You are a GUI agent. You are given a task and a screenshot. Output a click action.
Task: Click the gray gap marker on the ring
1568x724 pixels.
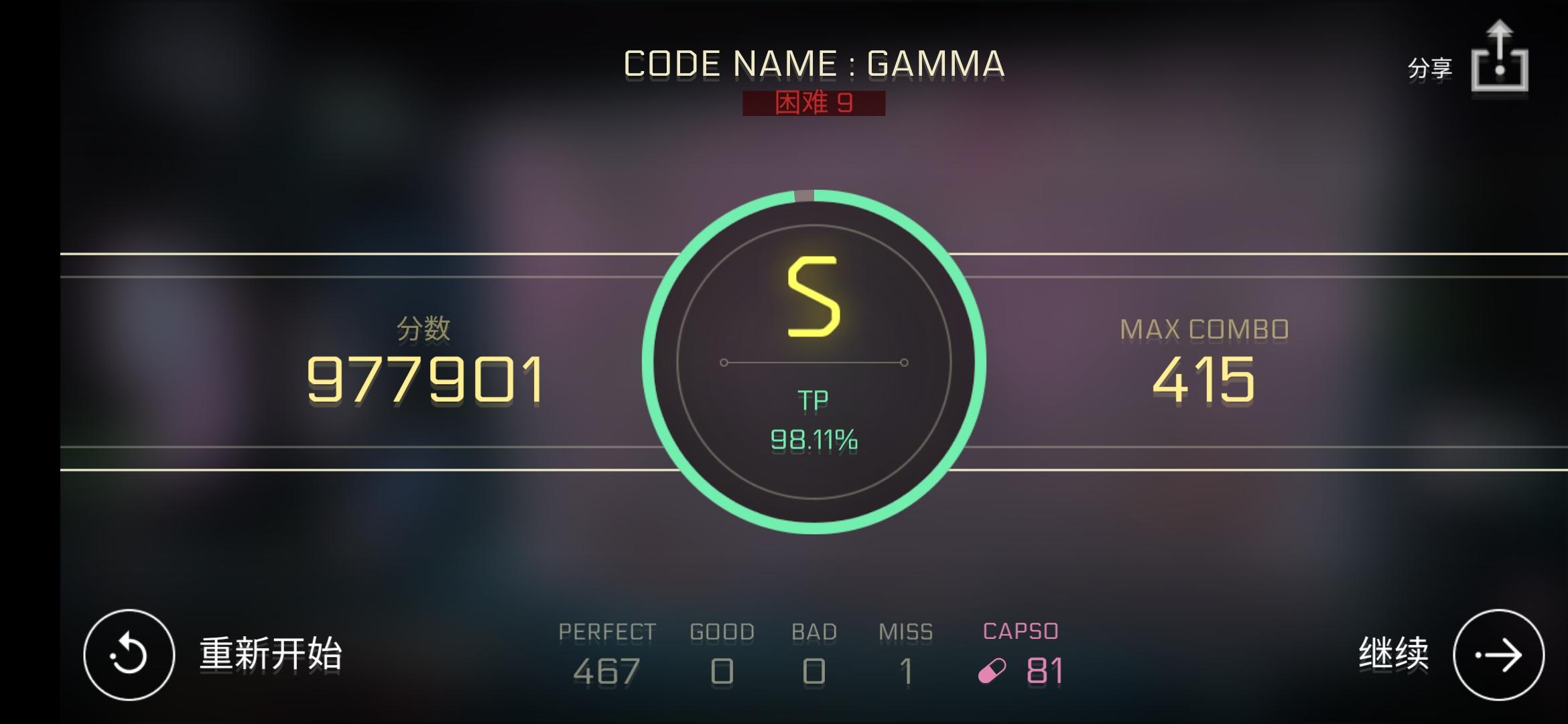pos(804,196)
